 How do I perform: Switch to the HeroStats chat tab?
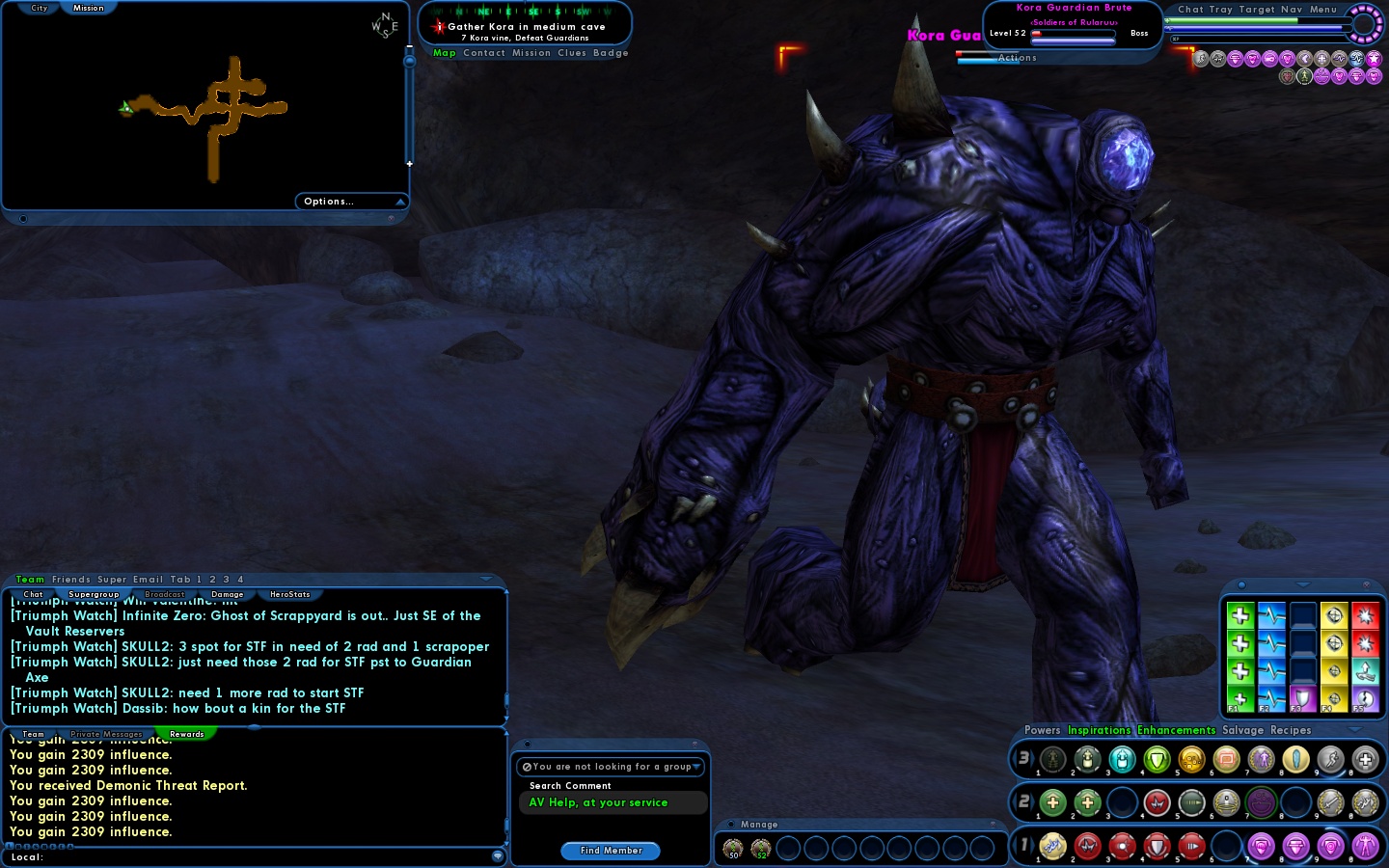tap(288, 594)
